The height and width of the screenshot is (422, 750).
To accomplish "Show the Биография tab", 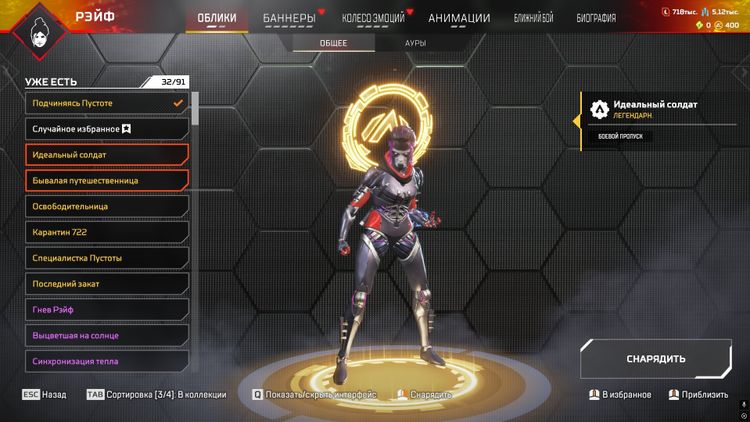I will [595, 18].
